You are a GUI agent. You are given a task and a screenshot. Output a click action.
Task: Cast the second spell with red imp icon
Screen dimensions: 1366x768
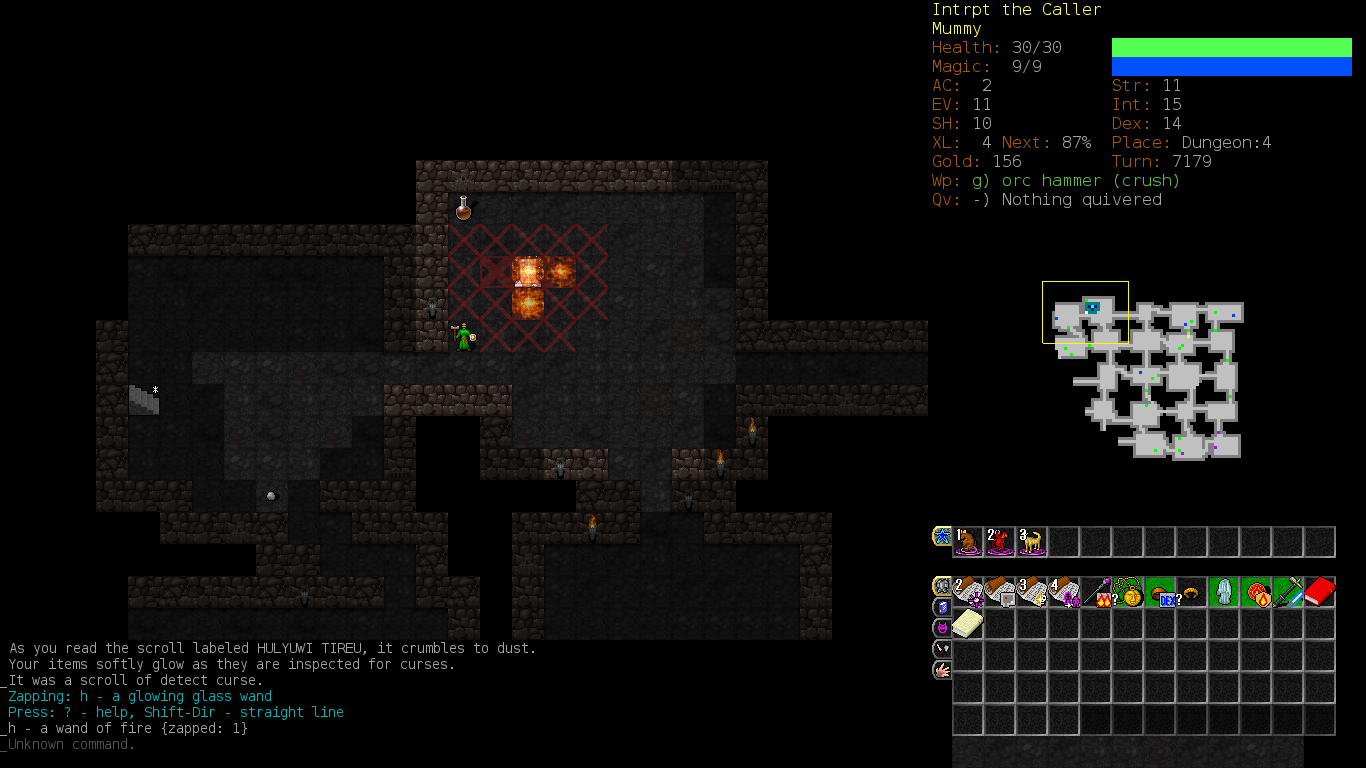1000,542
